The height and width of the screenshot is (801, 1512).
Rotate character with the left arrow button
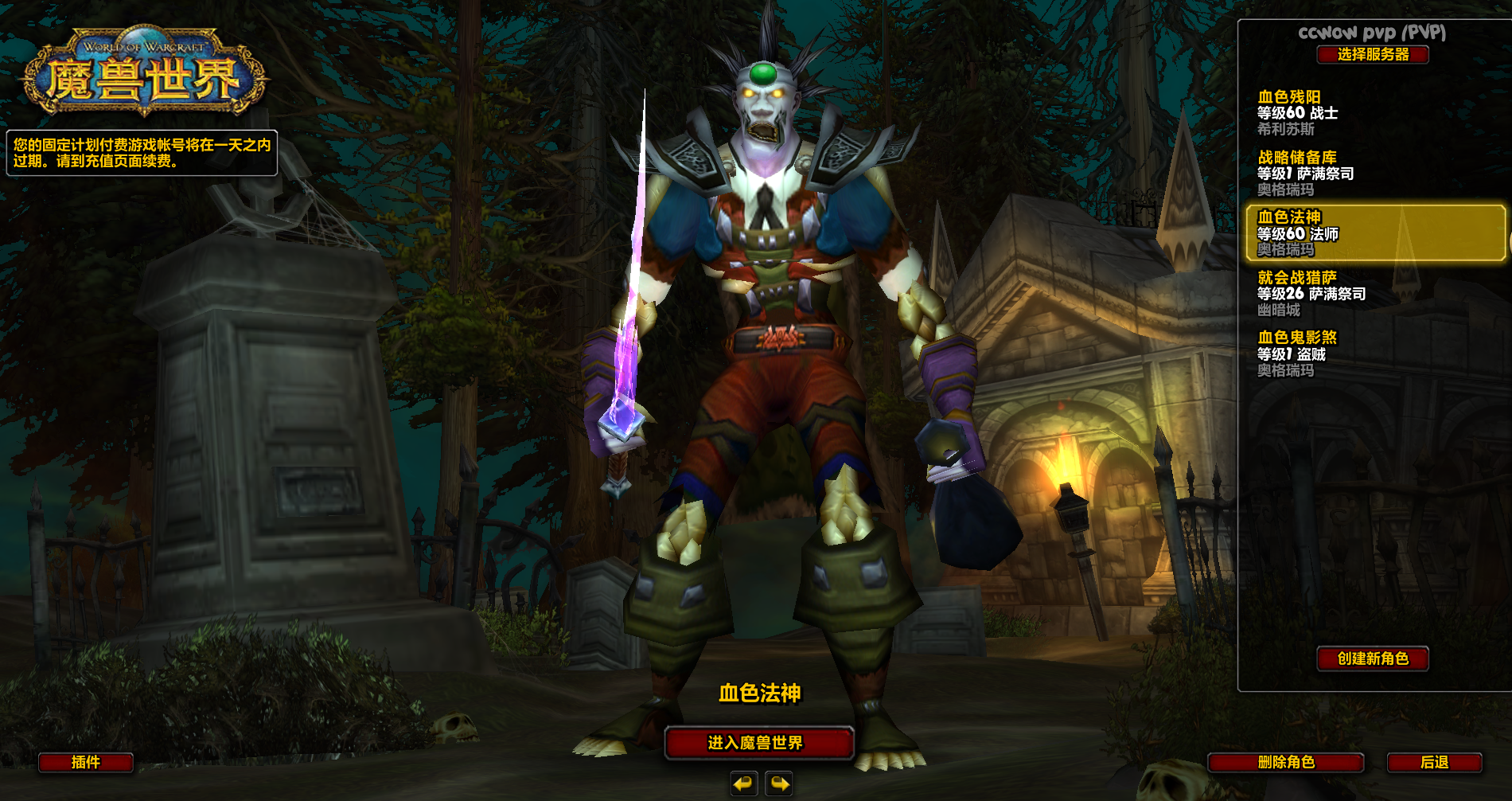click(743, 783)
